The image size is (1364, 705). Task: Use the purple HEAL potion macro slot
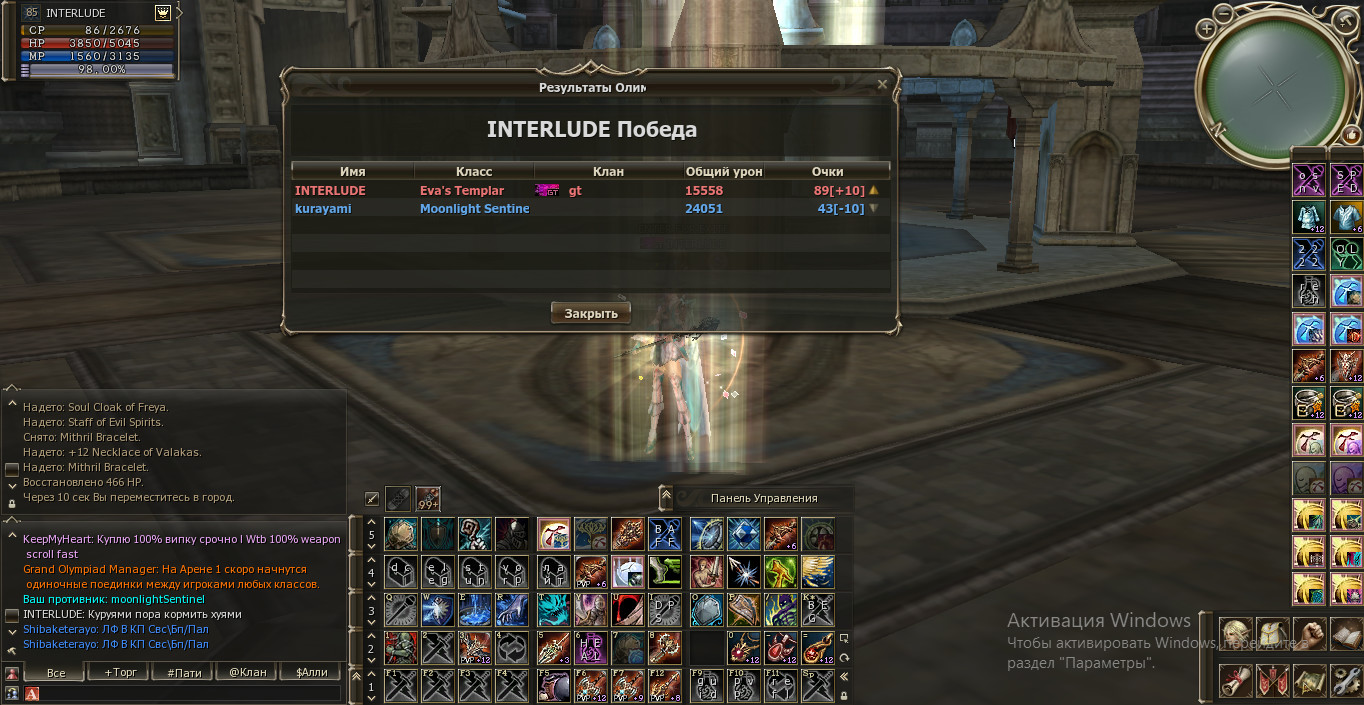(590, 647)
